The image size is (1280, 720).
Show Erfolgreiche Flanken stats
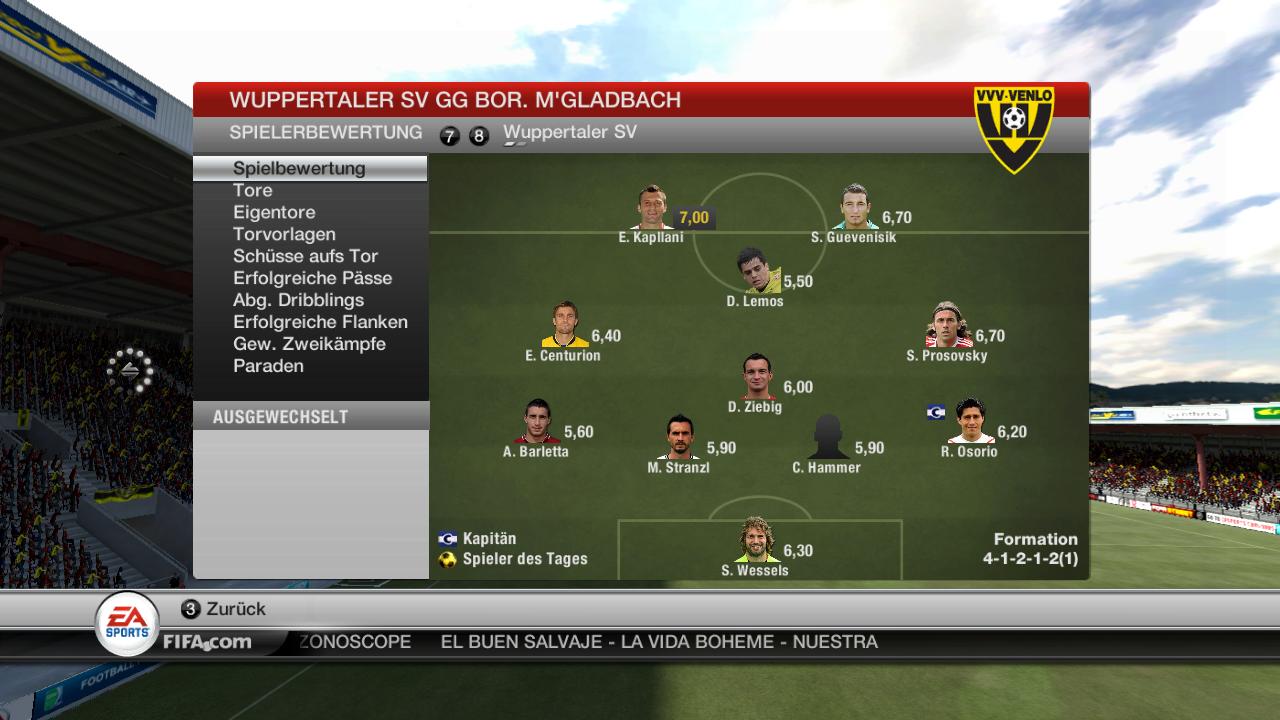click(x=320, y=322)
